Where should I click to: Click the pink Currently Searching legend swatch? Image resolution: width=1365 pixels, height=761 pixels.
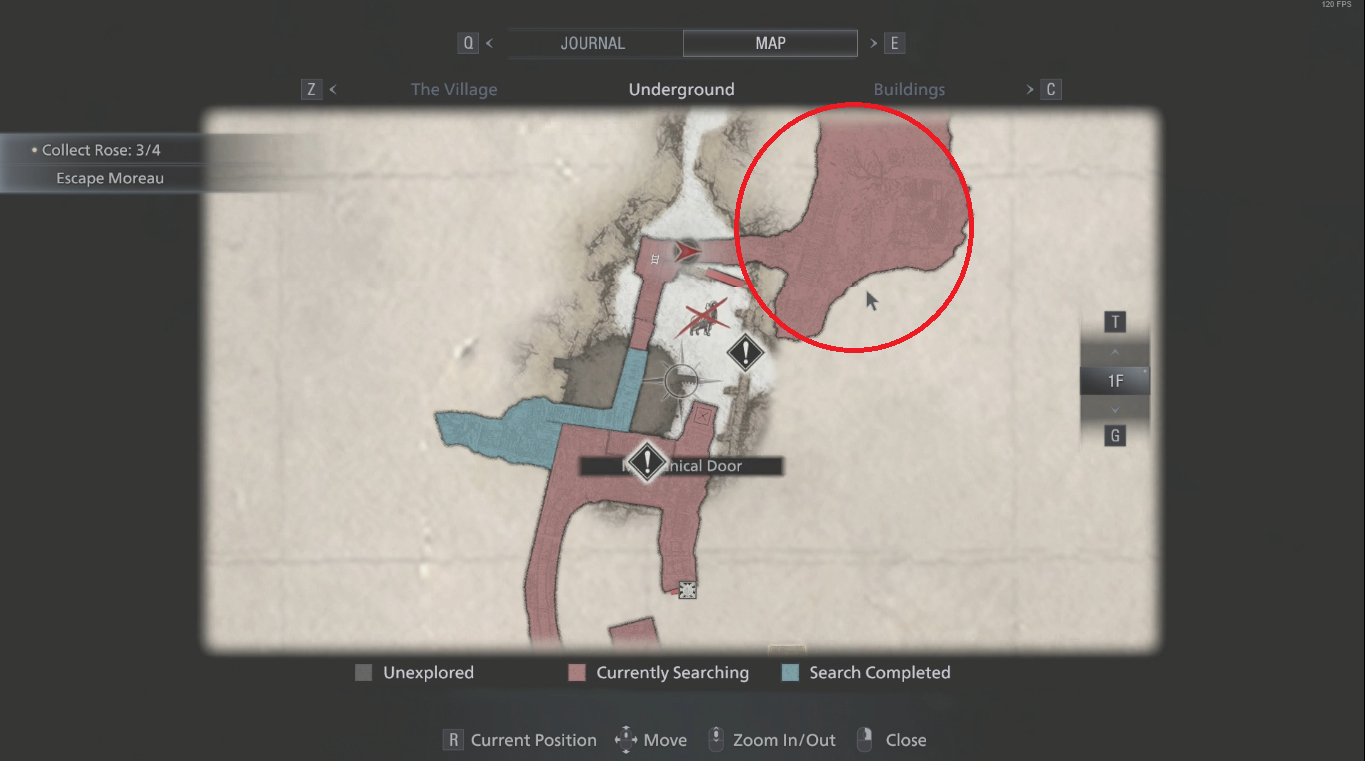click(x=576, y=672)
